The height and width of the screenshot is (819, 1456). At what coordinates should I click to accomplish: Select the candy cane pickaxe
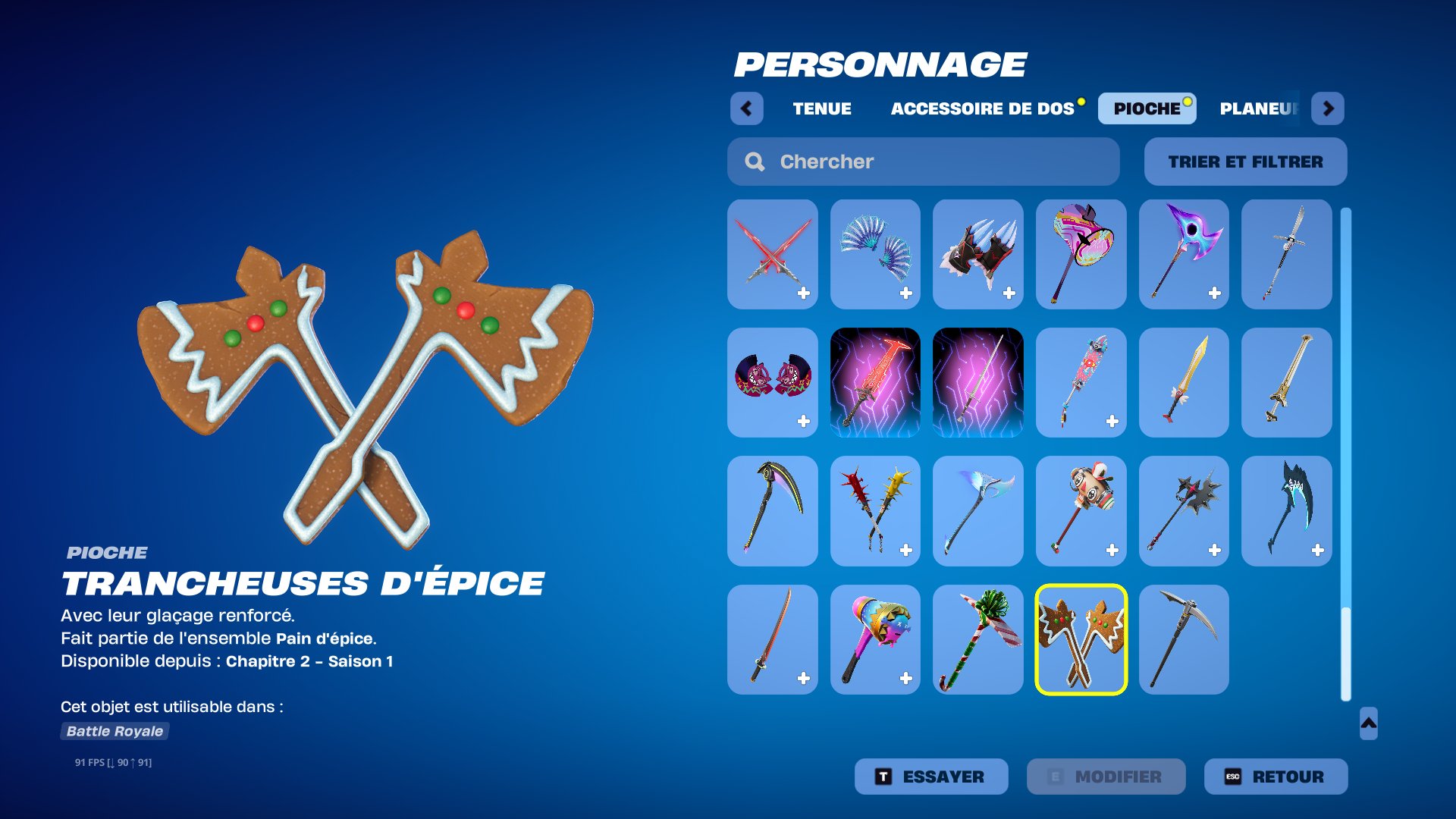[978, 639]
